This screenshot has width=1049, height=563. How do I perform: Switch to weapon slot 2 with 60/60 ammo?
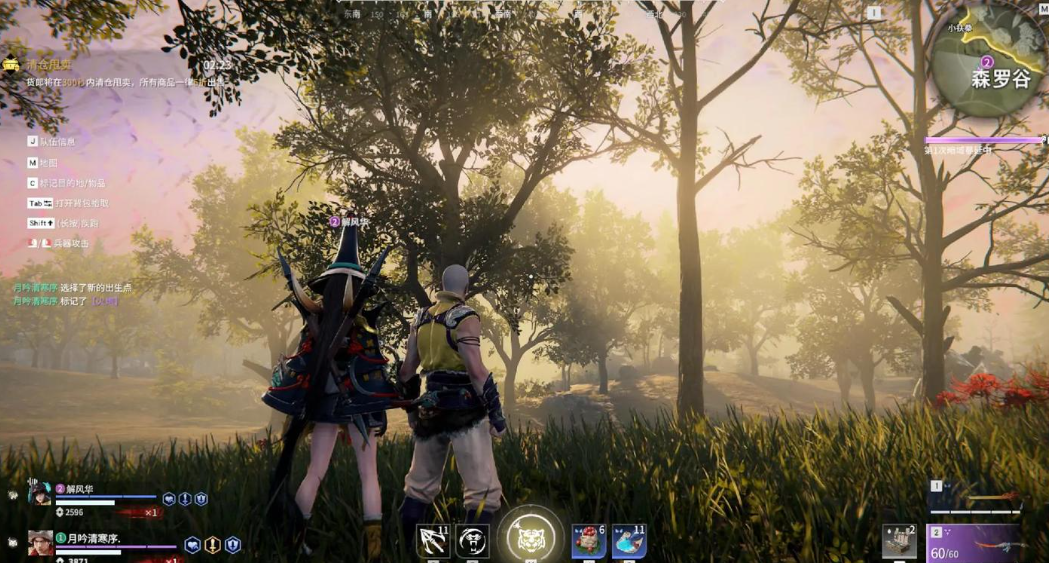(975, 543)
